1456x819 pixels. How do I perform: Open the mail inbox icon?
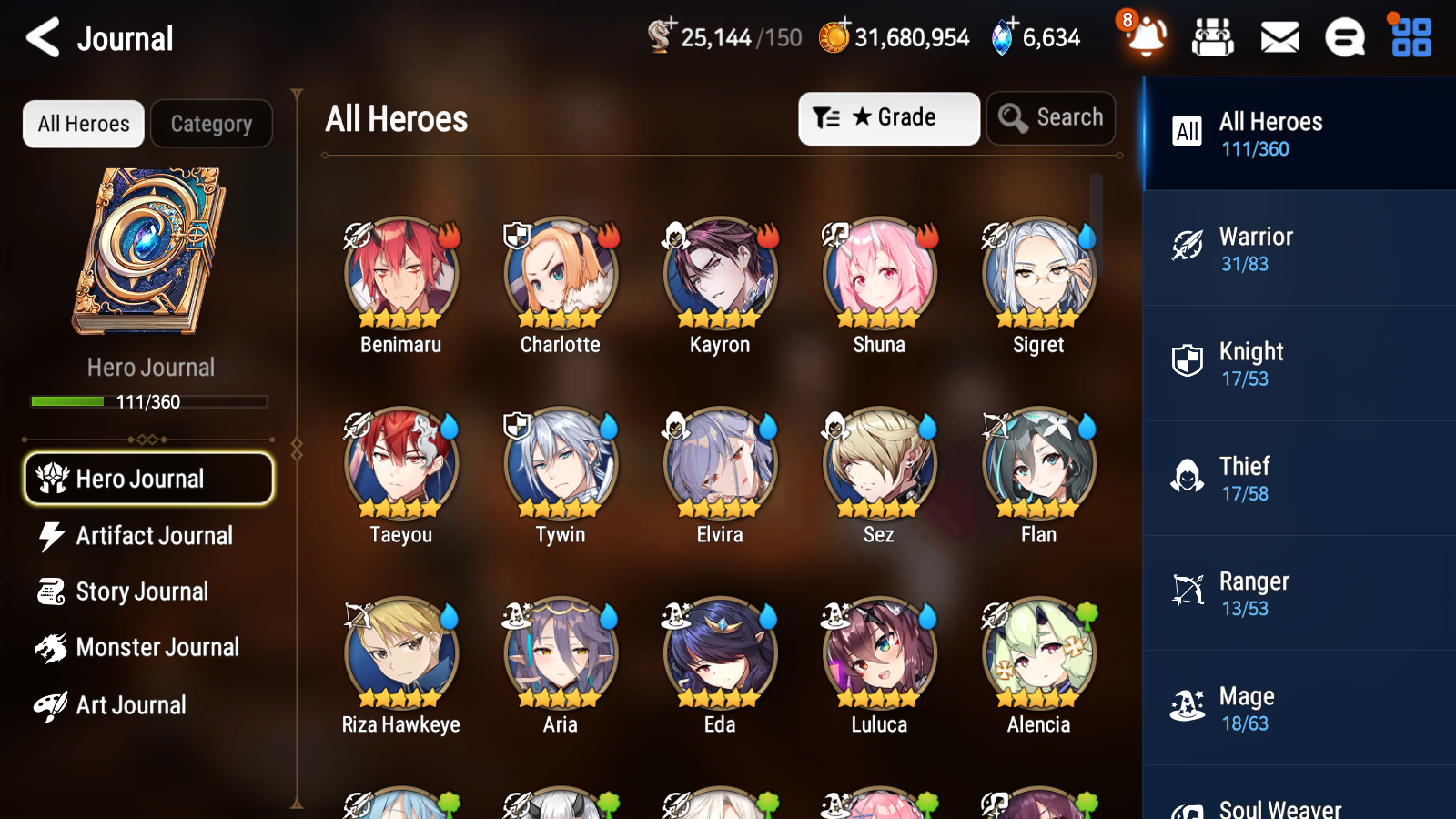point(1279,38)
